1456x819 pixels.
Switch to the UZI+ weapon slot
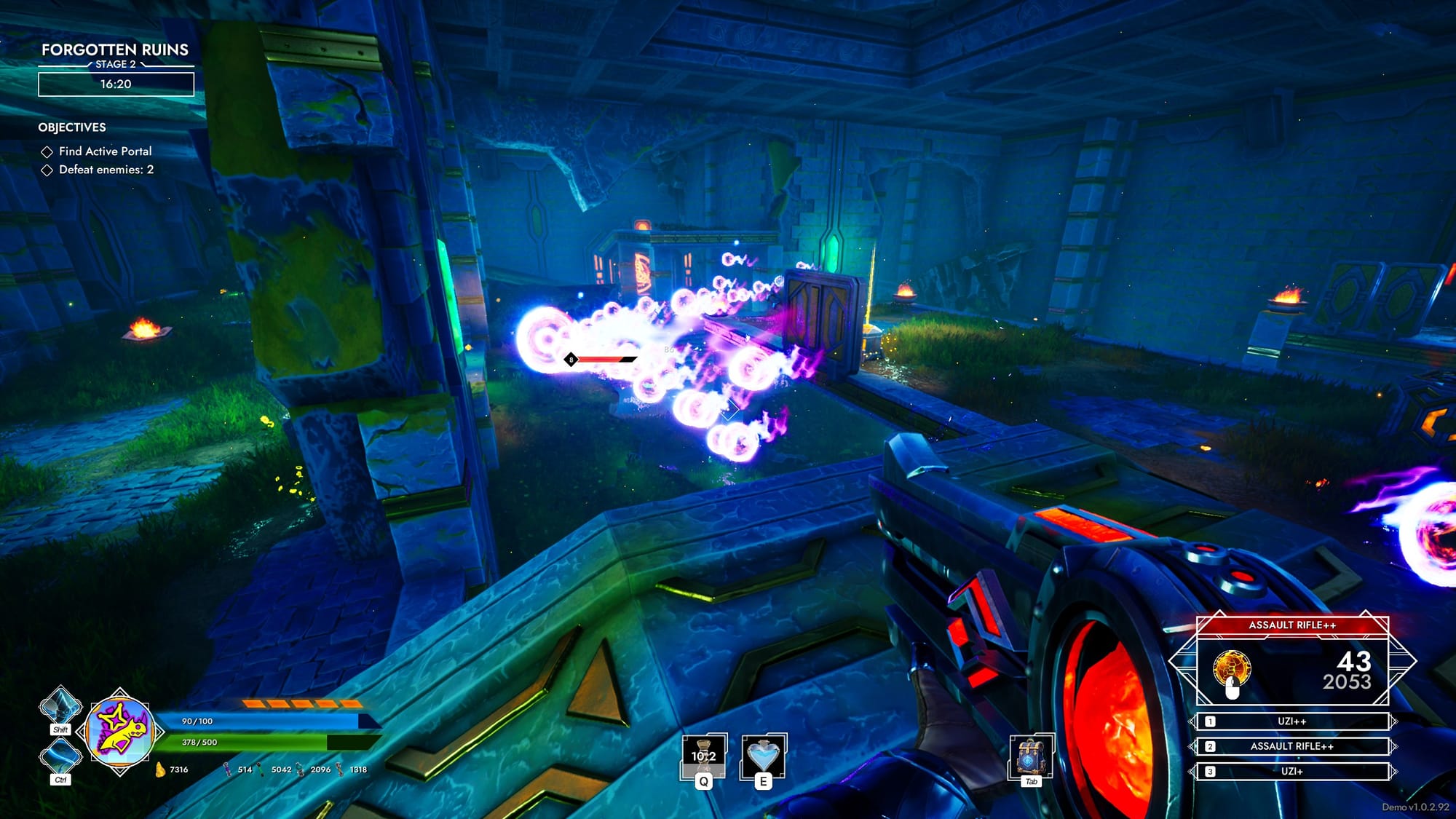1291,771
